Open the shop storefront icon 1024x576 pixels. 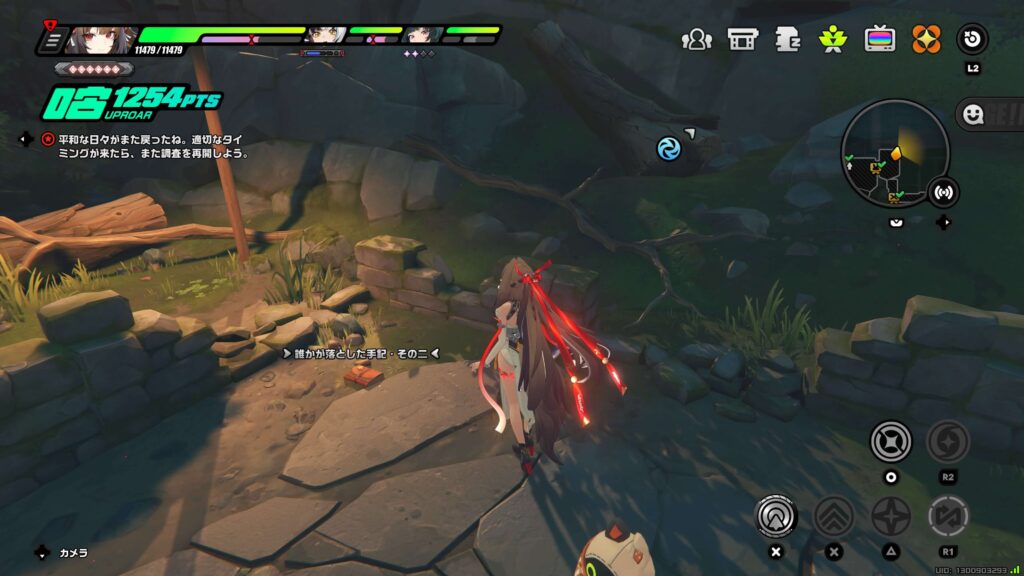(742, 39)
